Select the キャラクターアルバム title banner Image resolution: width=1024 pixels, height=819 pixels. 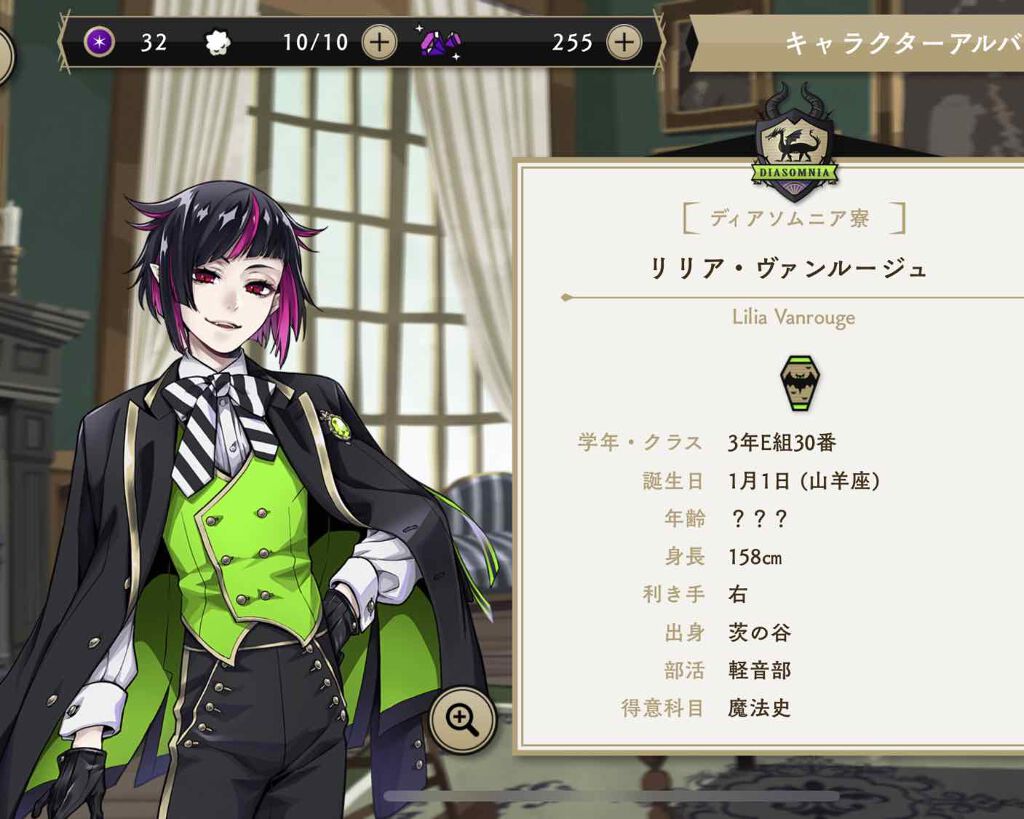(x=860, y=43)
